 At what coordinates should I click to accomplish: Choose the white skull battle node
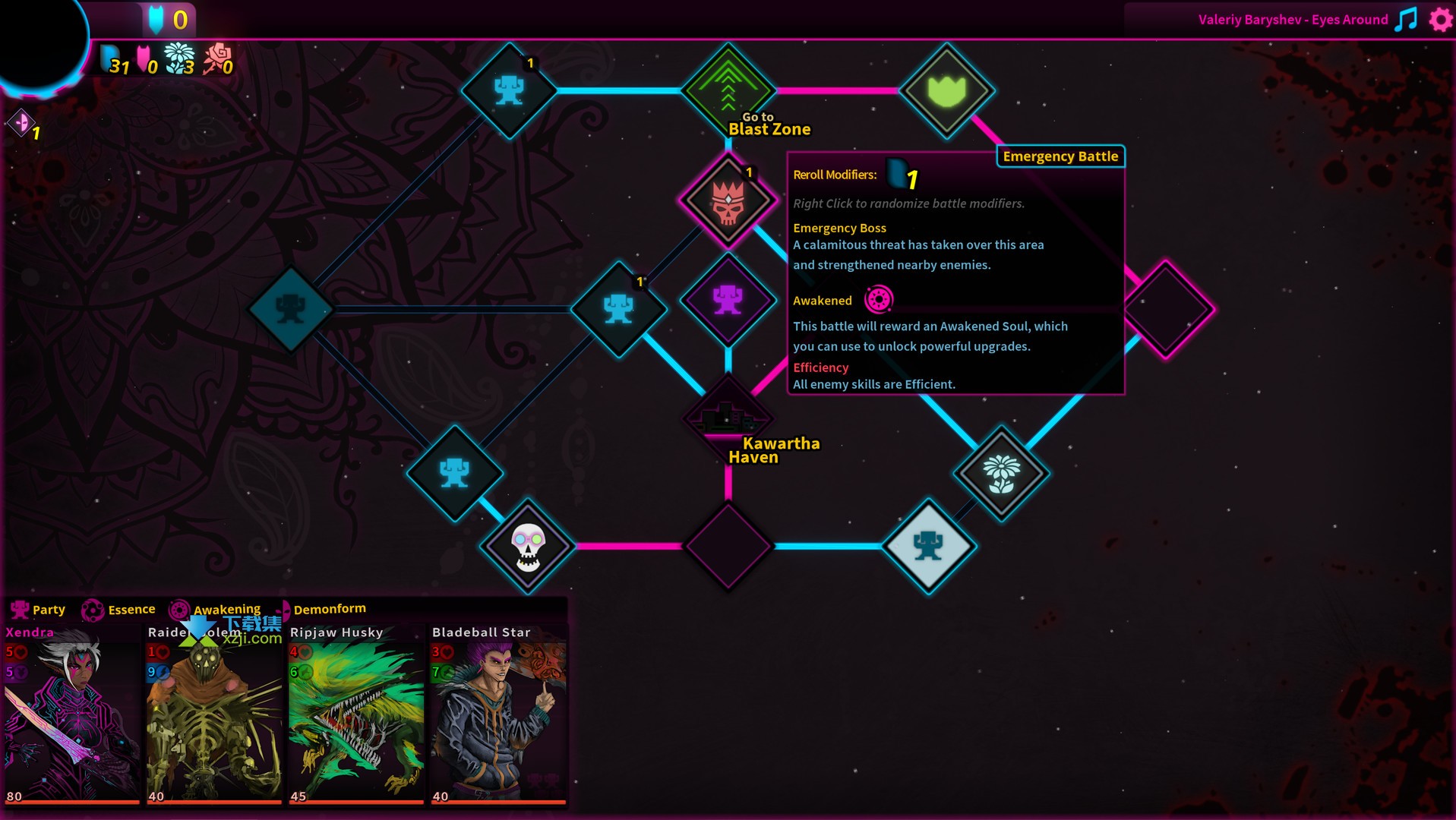(x=527, y=546)
